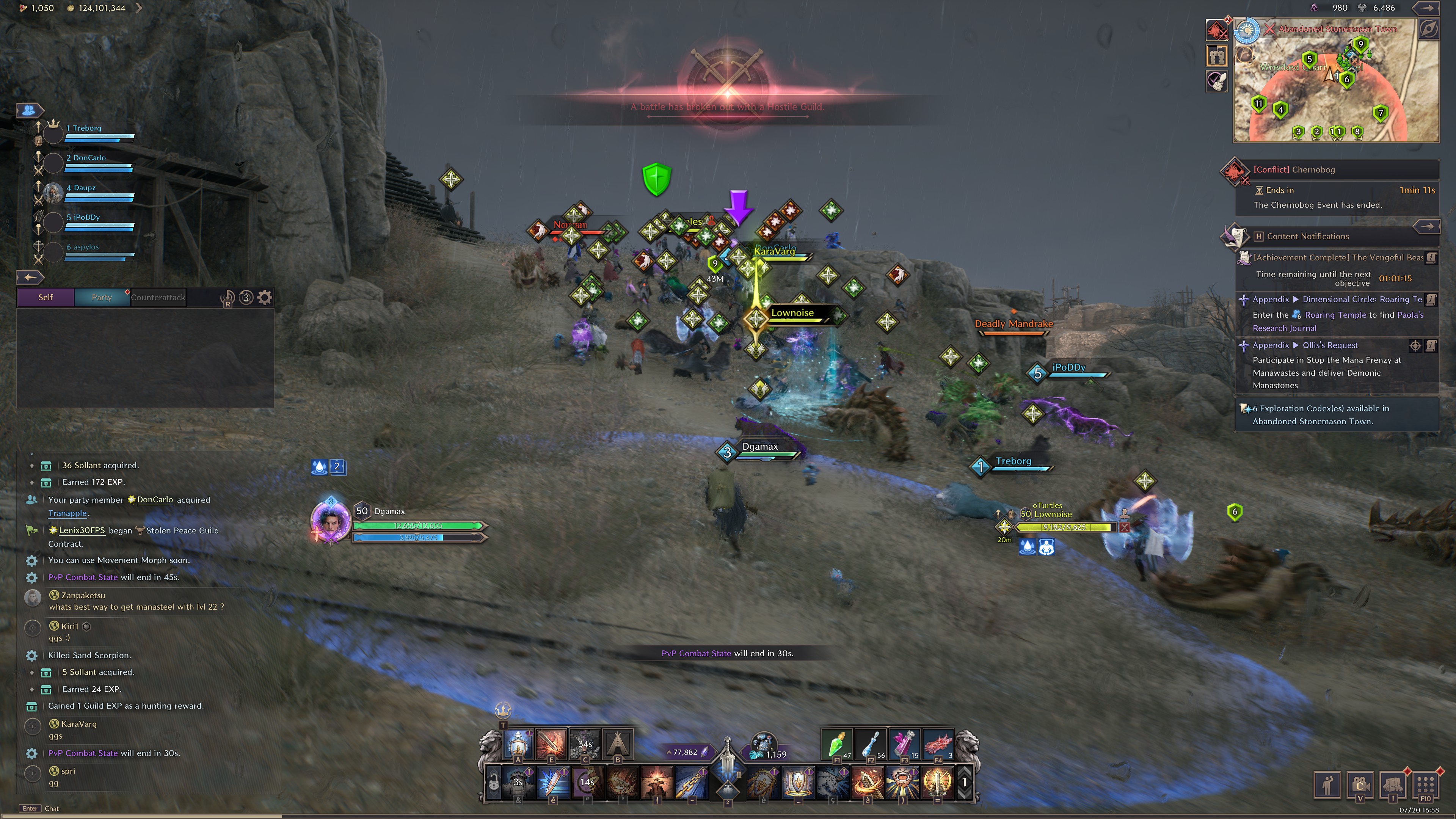The width and height of the screenshot is (1456, 819).
Task: Activate the bull charge skill
Action: click(x=833, y=782)
